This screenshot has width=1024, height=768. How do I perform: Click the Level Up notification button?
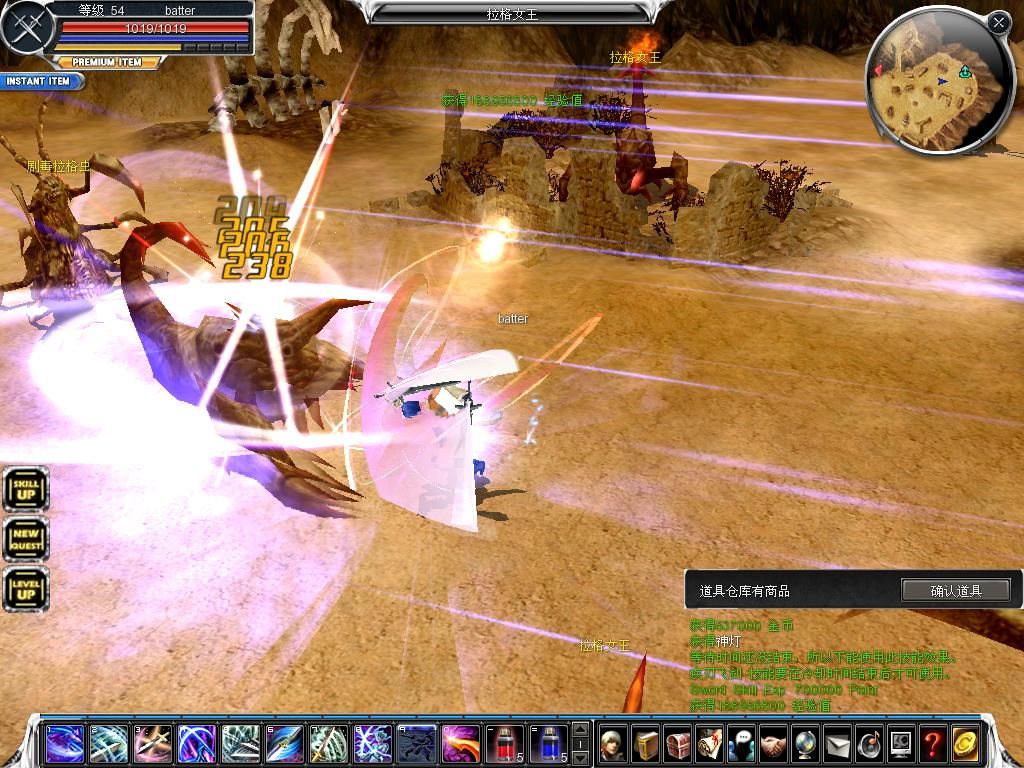coord(26,589)
